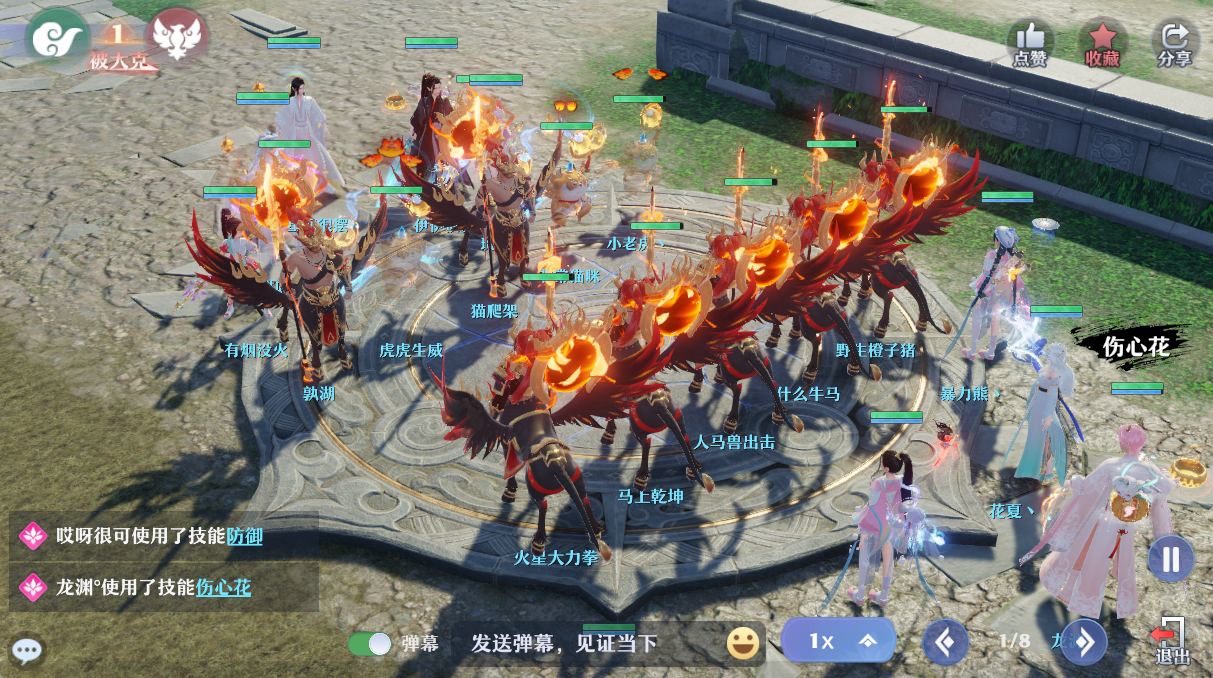Open the 防御 skill link in battle log
Viewport: 1213px width, 678px height.
(245, 536)
